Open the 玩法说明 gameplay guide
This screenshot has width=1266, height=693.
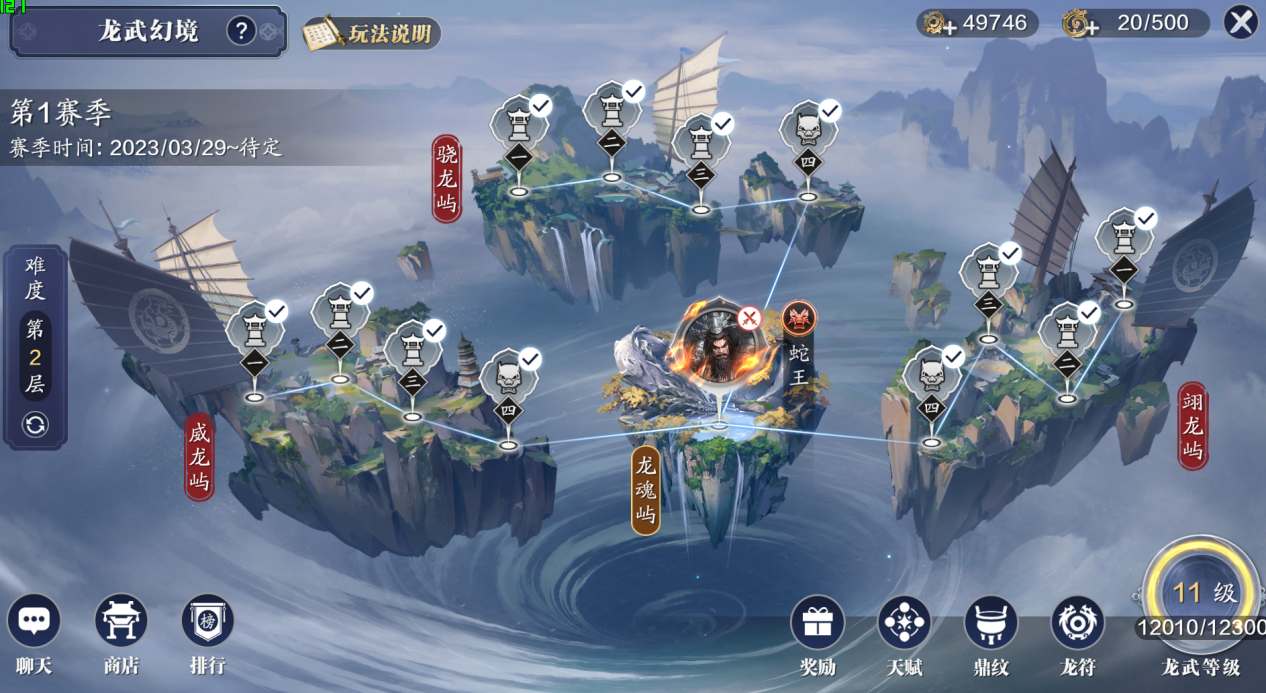pos(373,34)
